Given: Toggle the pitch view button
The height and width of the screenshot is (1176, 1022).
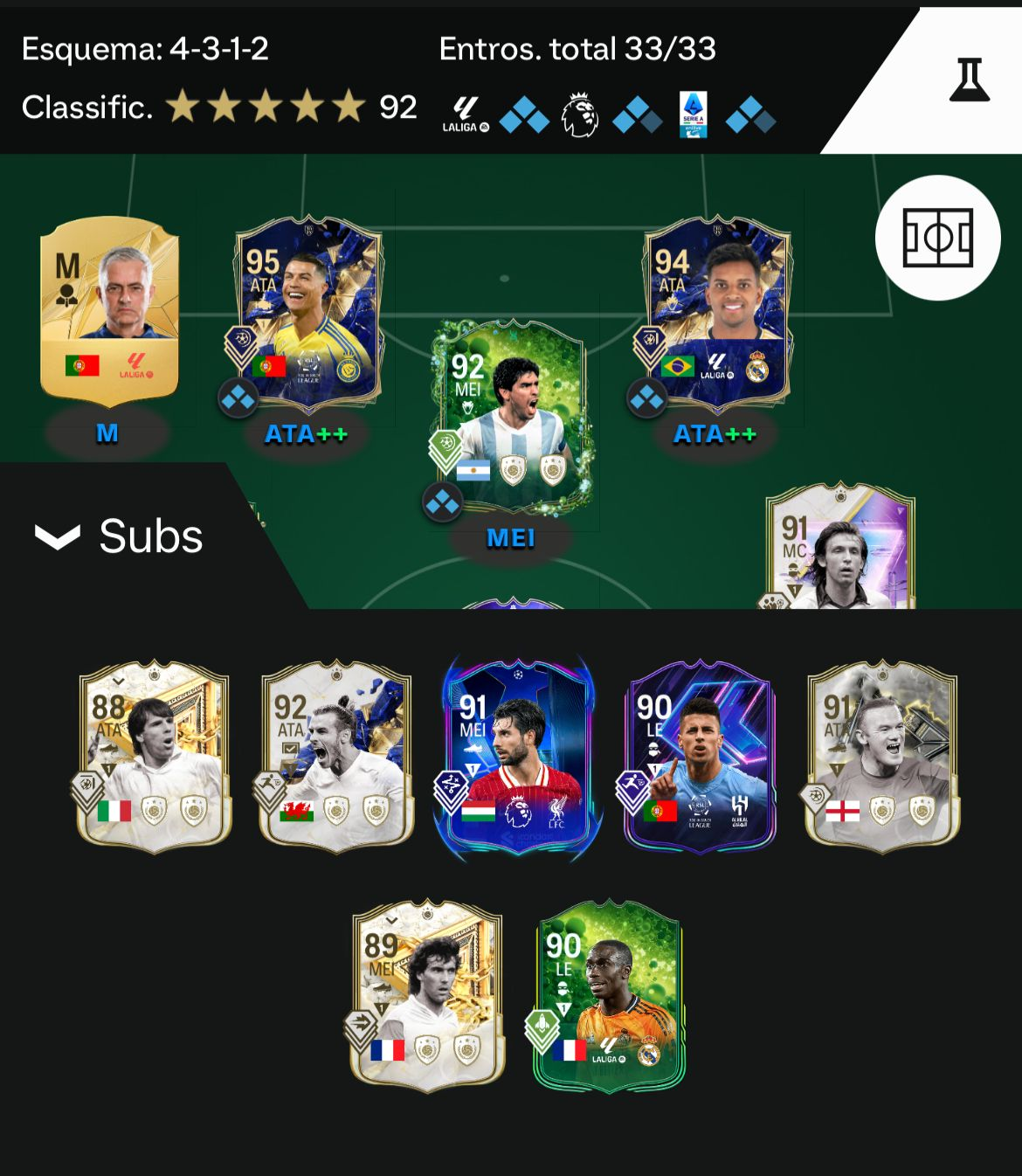Looking at the screenshot, I should (937, 238).
